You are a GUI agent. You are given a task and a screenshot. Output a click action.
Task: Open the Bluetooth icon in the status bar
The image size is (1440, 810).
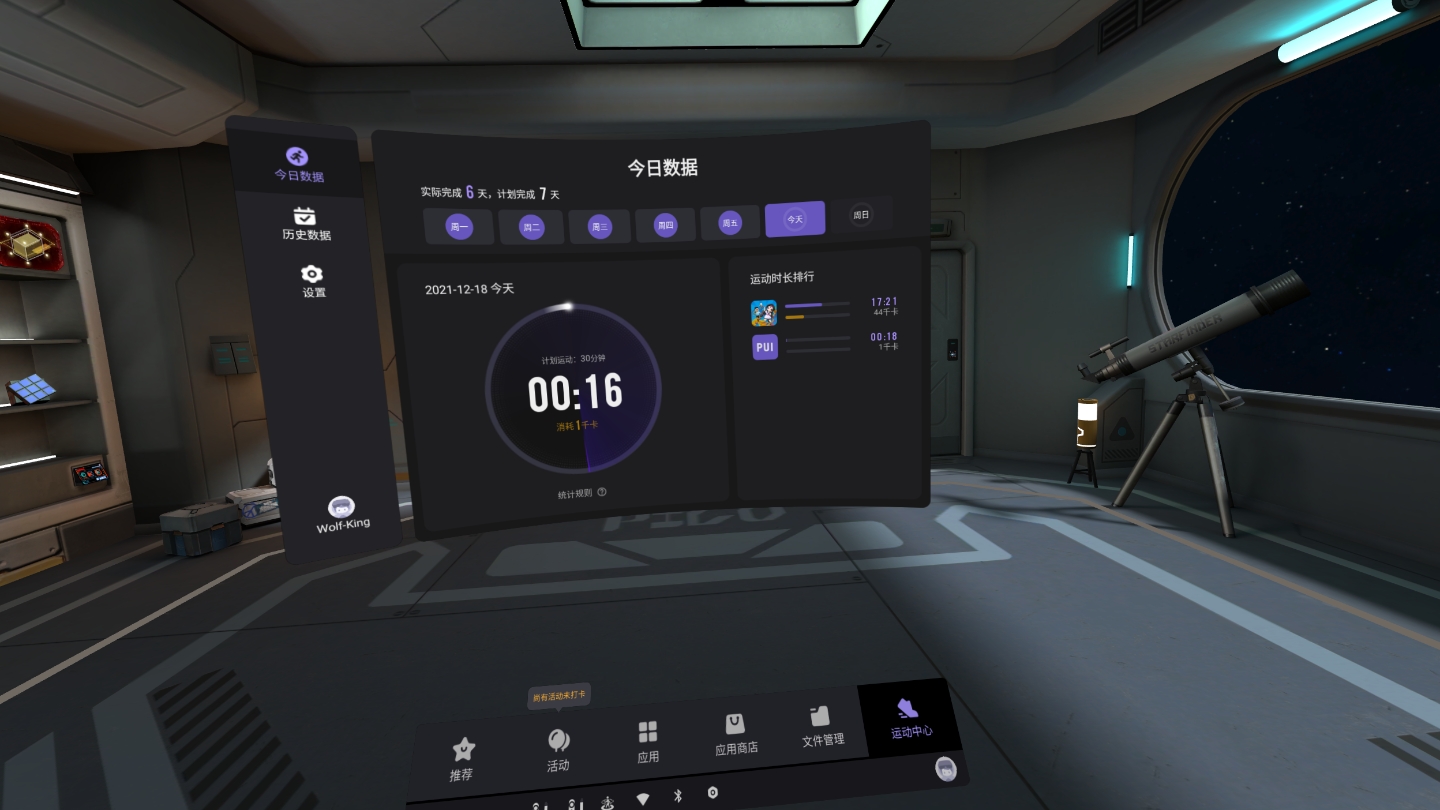[x=678, y=795]
